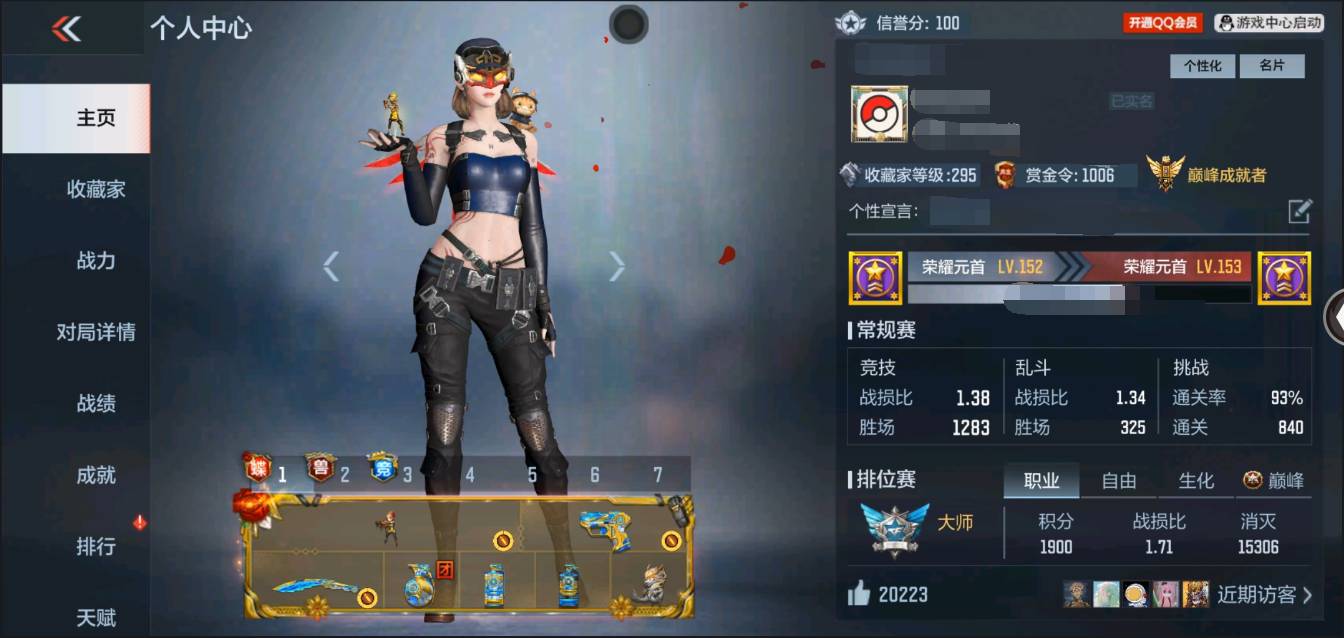Open the 名片 button

[x=1271, y=66]
